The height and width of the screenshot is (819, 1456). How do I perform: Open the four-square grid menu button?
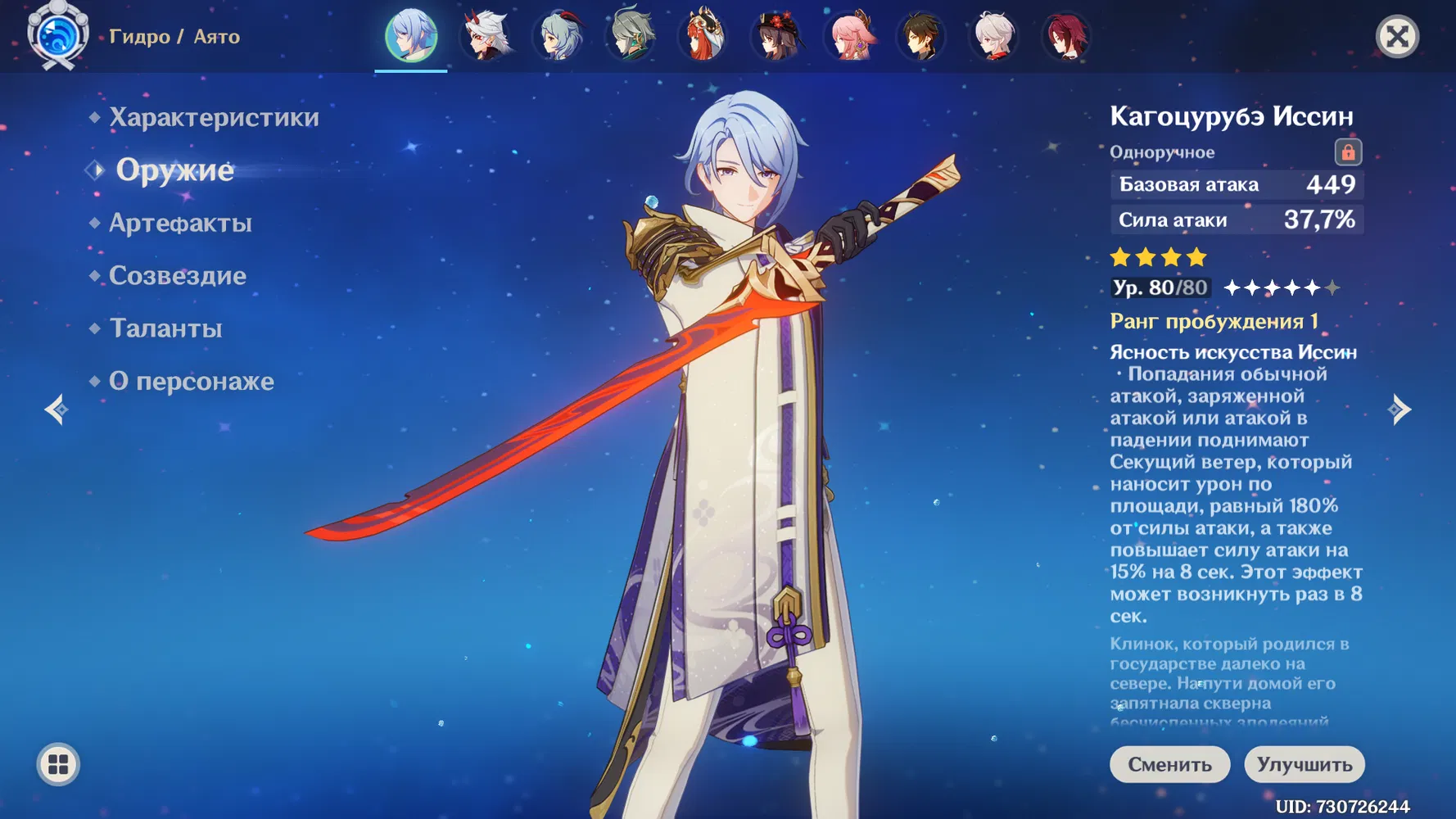pos(58,765)
